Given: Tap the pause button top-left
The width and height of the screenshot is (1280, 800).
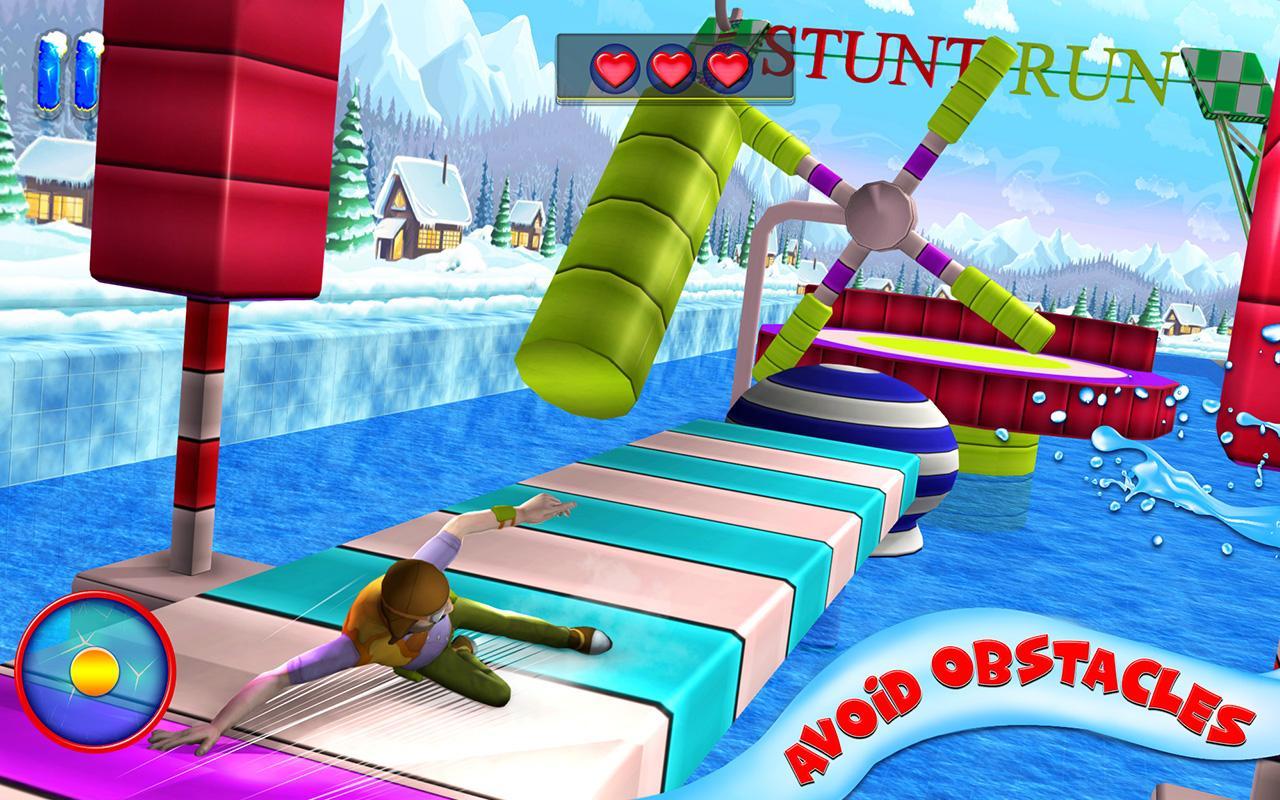Looking at the screenshot, I should point(68,75).
